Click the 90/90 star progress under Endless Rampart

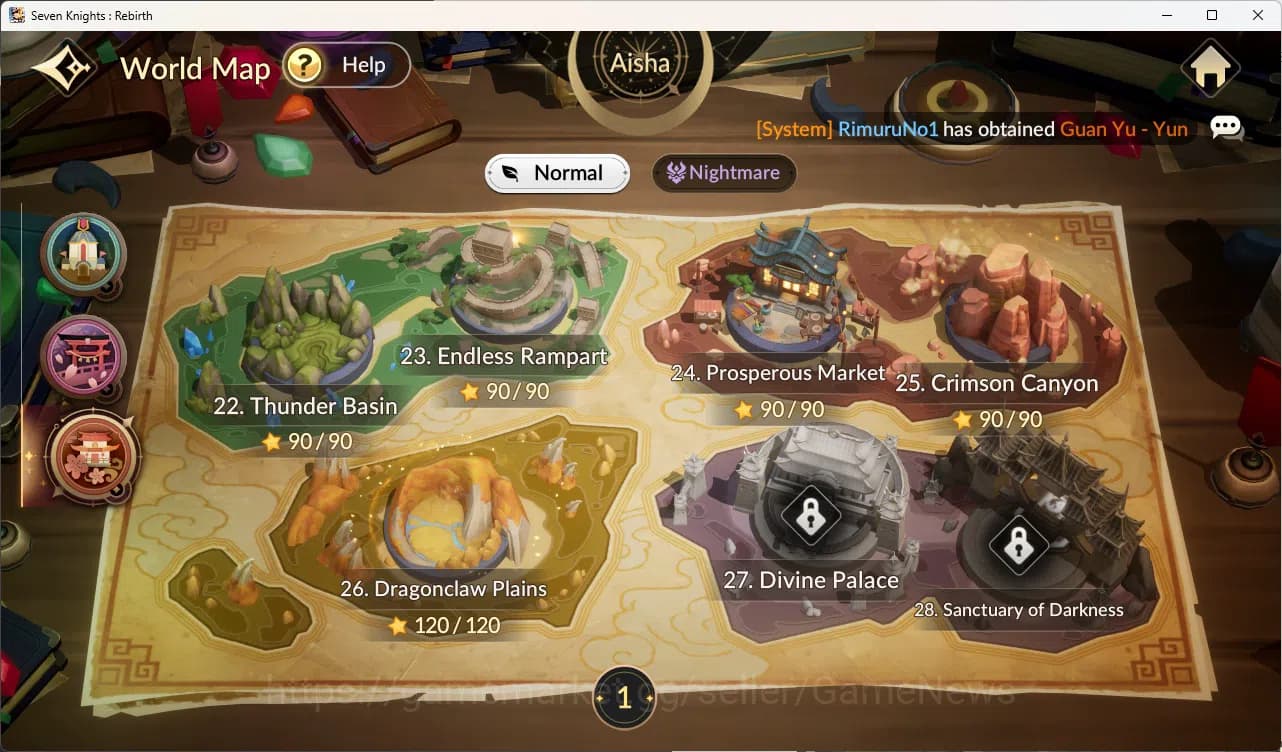tap(505, 392)
